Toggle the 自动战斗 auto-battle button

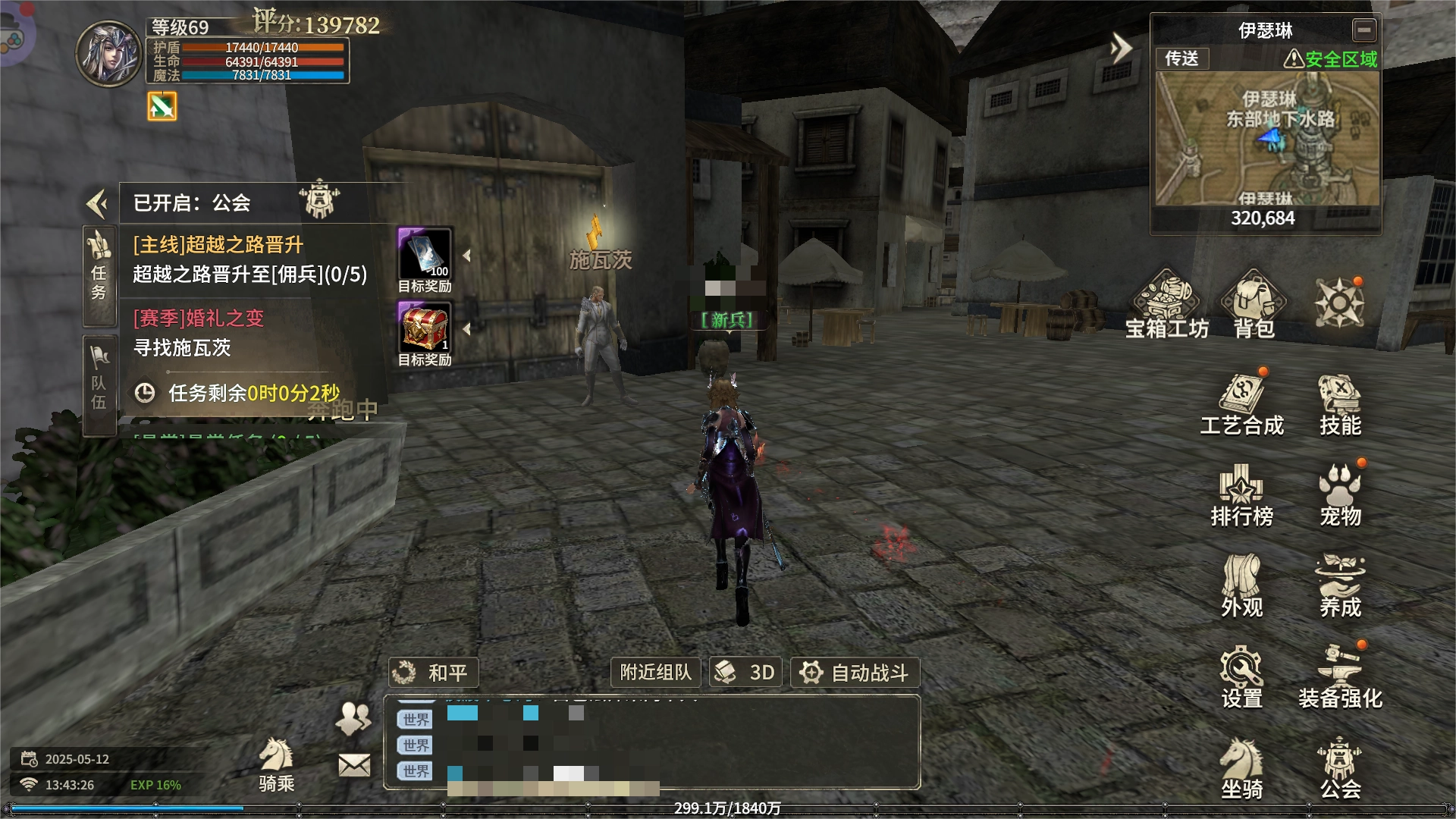[x=855, y=673]
